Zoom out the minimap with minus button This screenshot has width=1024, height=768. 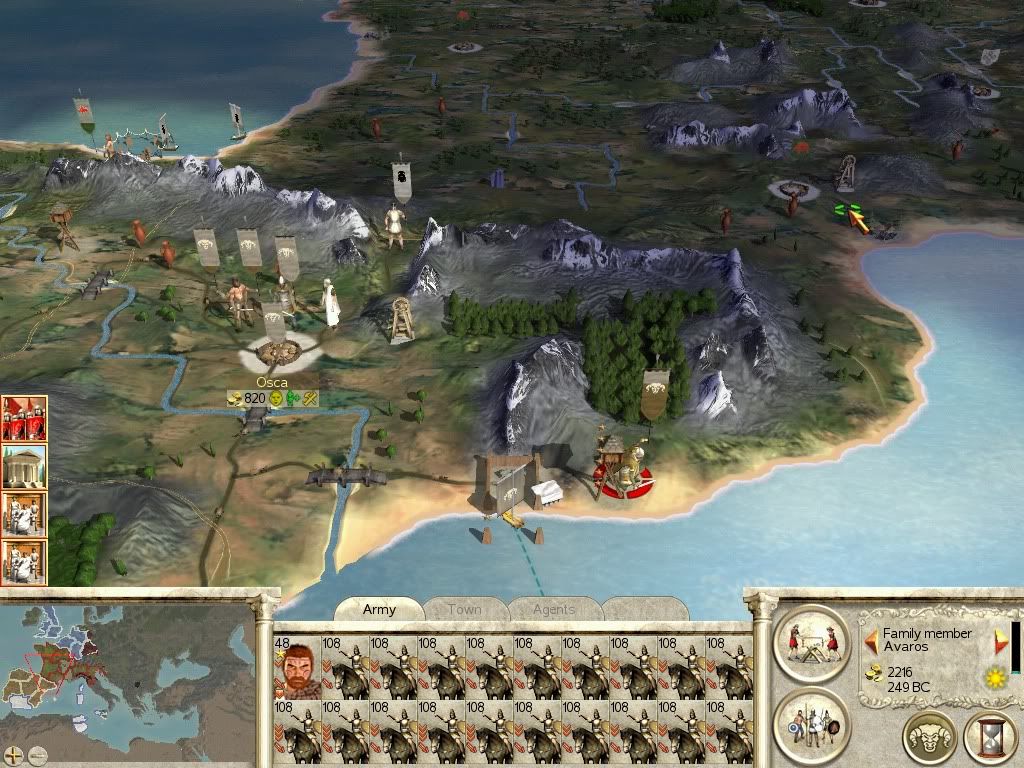coord(37,755)
